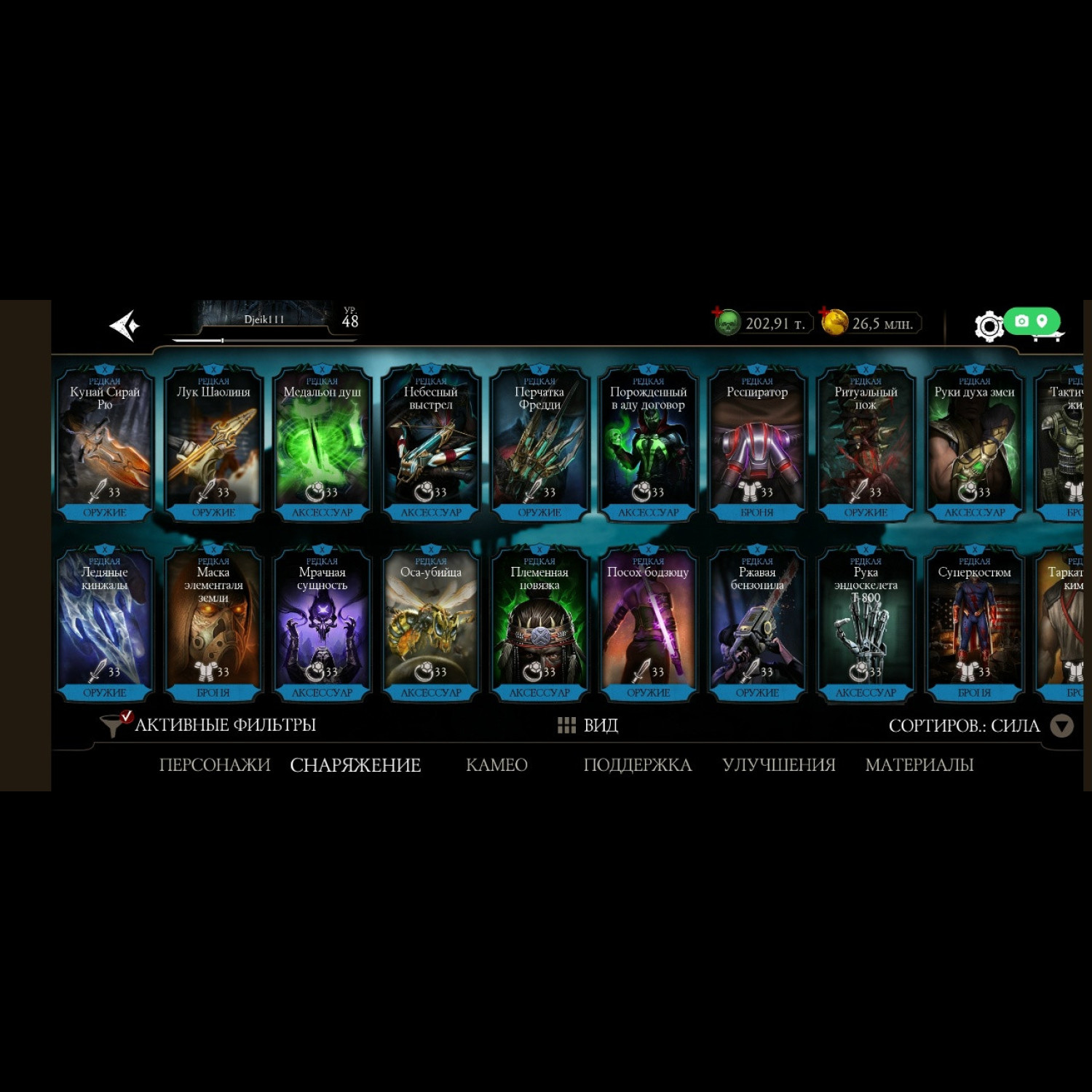
Task: Open the settings gear icon
Action: pyautogui.click(x=988, y=326)
